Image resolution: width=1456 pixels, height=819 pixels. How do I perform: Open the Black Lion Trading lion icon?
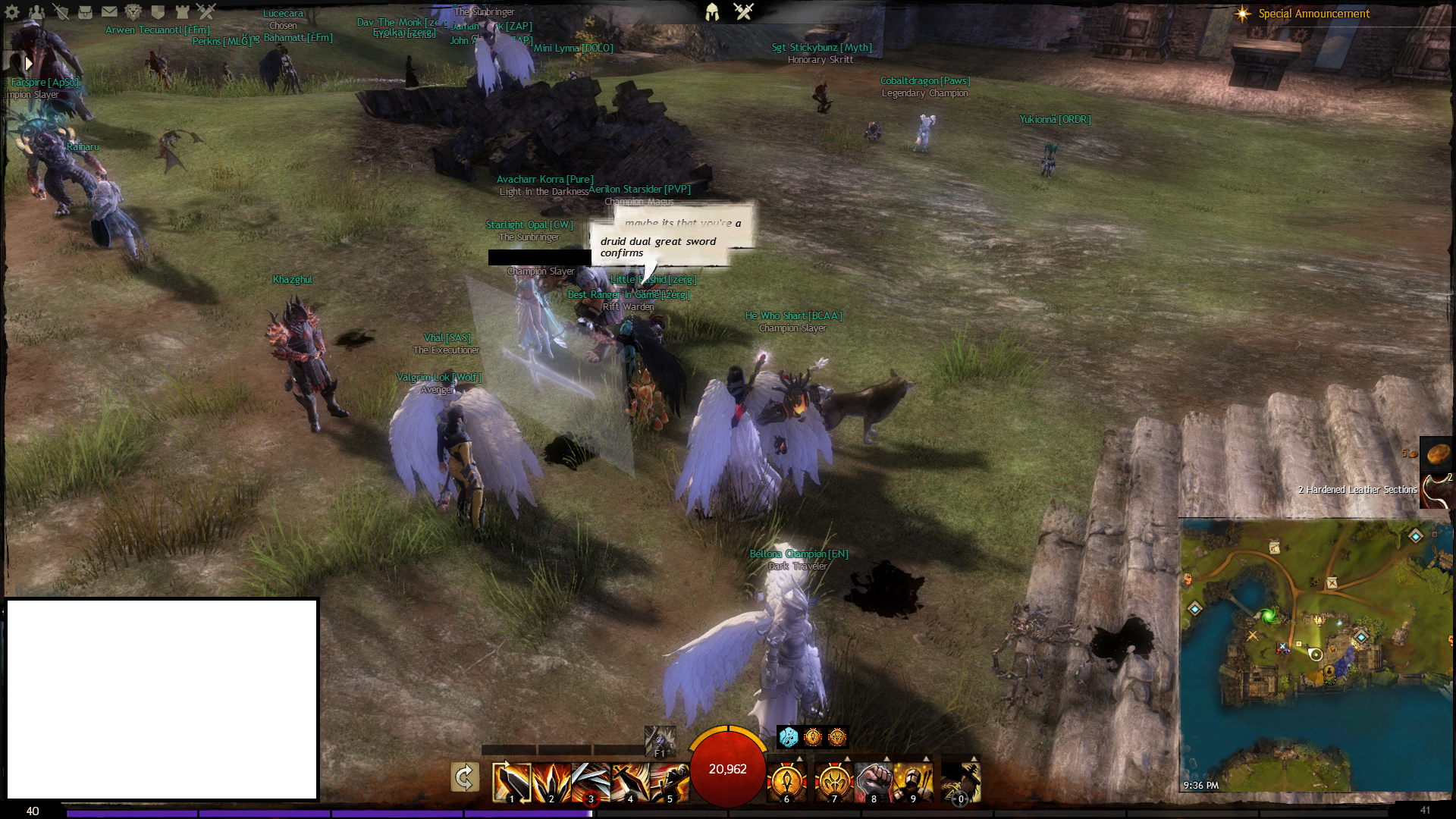tap(133, 11)
